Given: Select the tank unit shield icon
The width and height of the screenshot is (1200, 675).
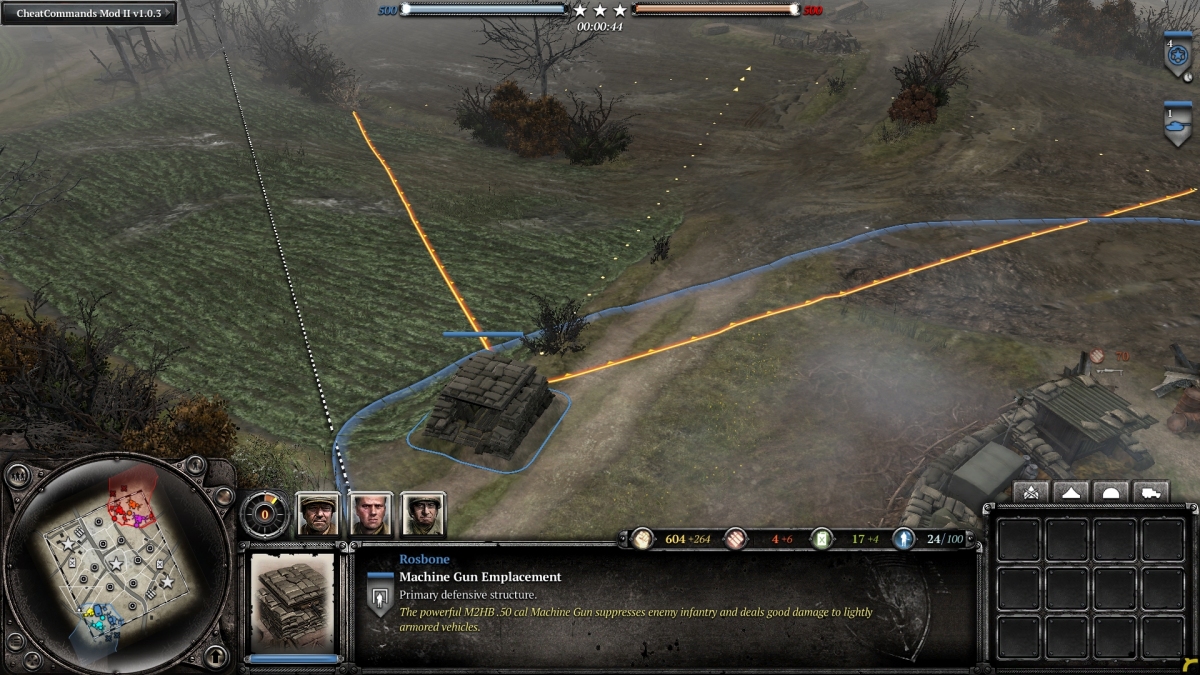Looking at the screenshot, I should point(1177,123).
